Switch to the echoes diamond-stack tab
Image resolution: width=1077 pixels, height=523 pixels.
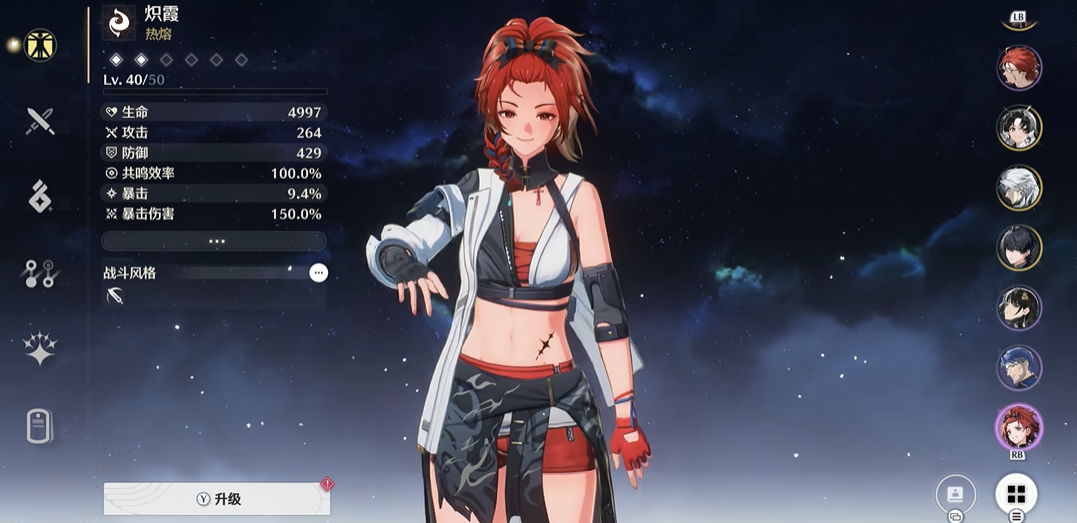(x=40, y=196)
